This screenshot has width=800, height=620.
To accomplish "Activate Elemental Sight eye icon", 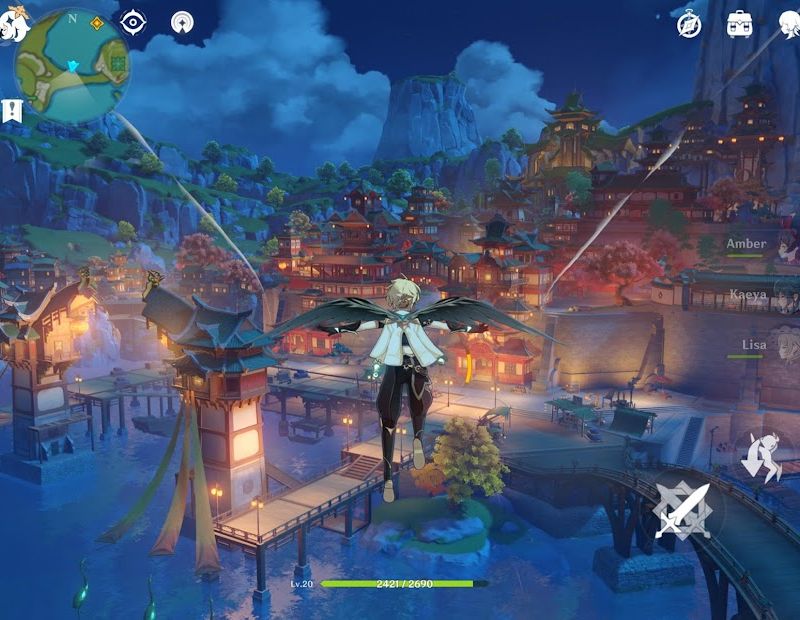I will pyautogui.click(x=133, y=22).
